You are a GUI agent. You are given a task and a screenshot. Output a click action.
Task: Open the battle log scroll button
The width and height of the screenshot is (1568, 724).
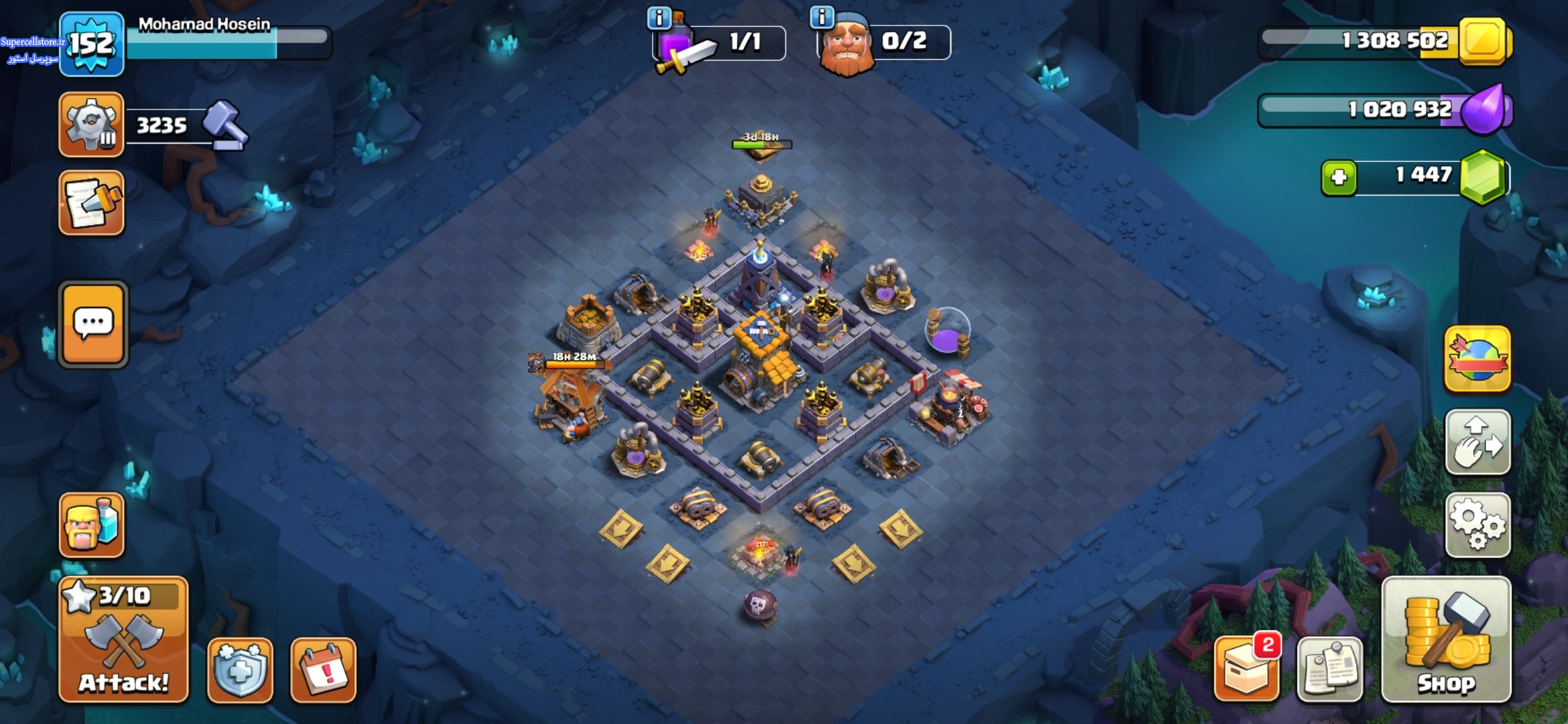[x=92, y=203]
